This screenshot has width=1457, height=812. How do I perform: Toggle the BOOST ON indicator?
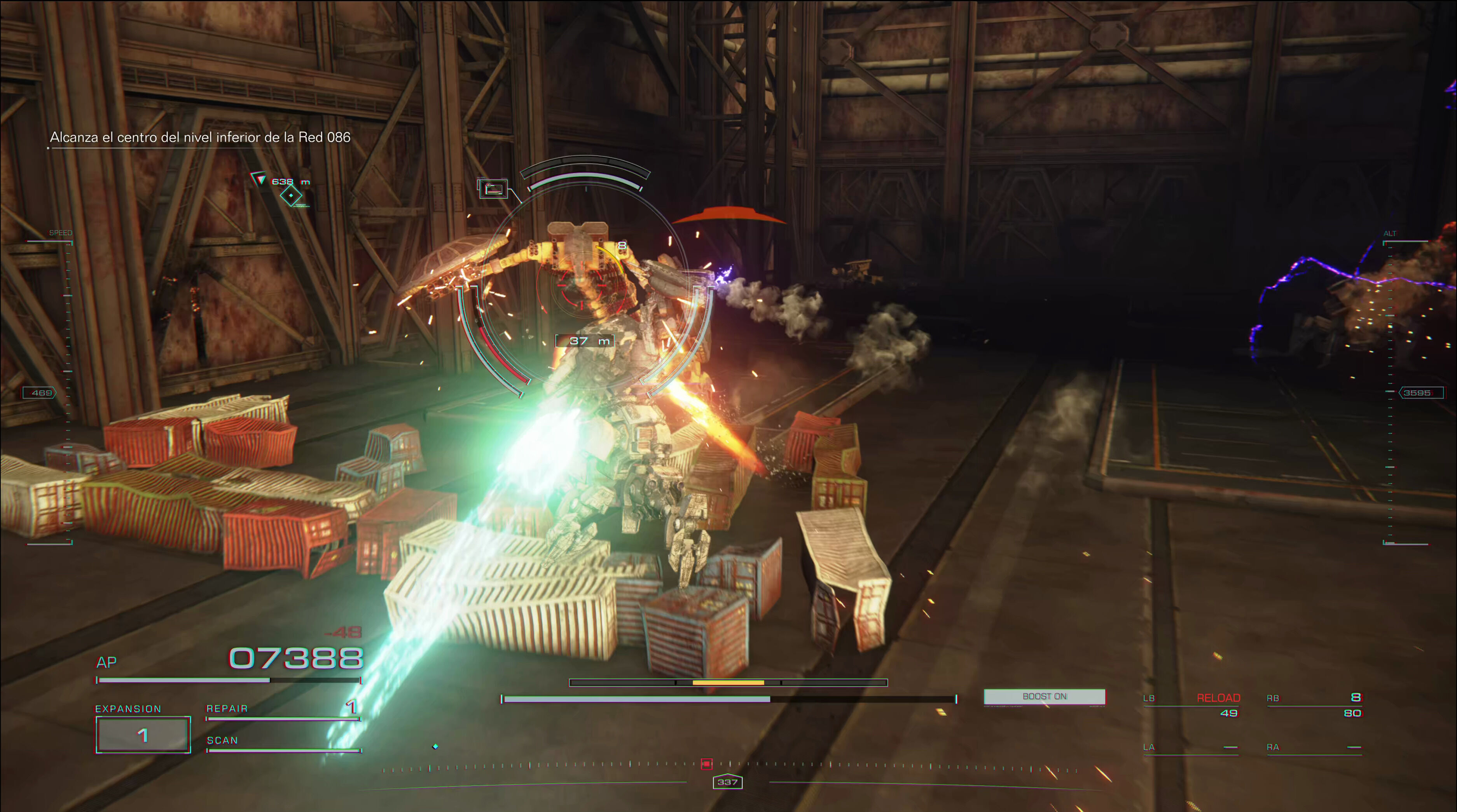point(1044,697)
